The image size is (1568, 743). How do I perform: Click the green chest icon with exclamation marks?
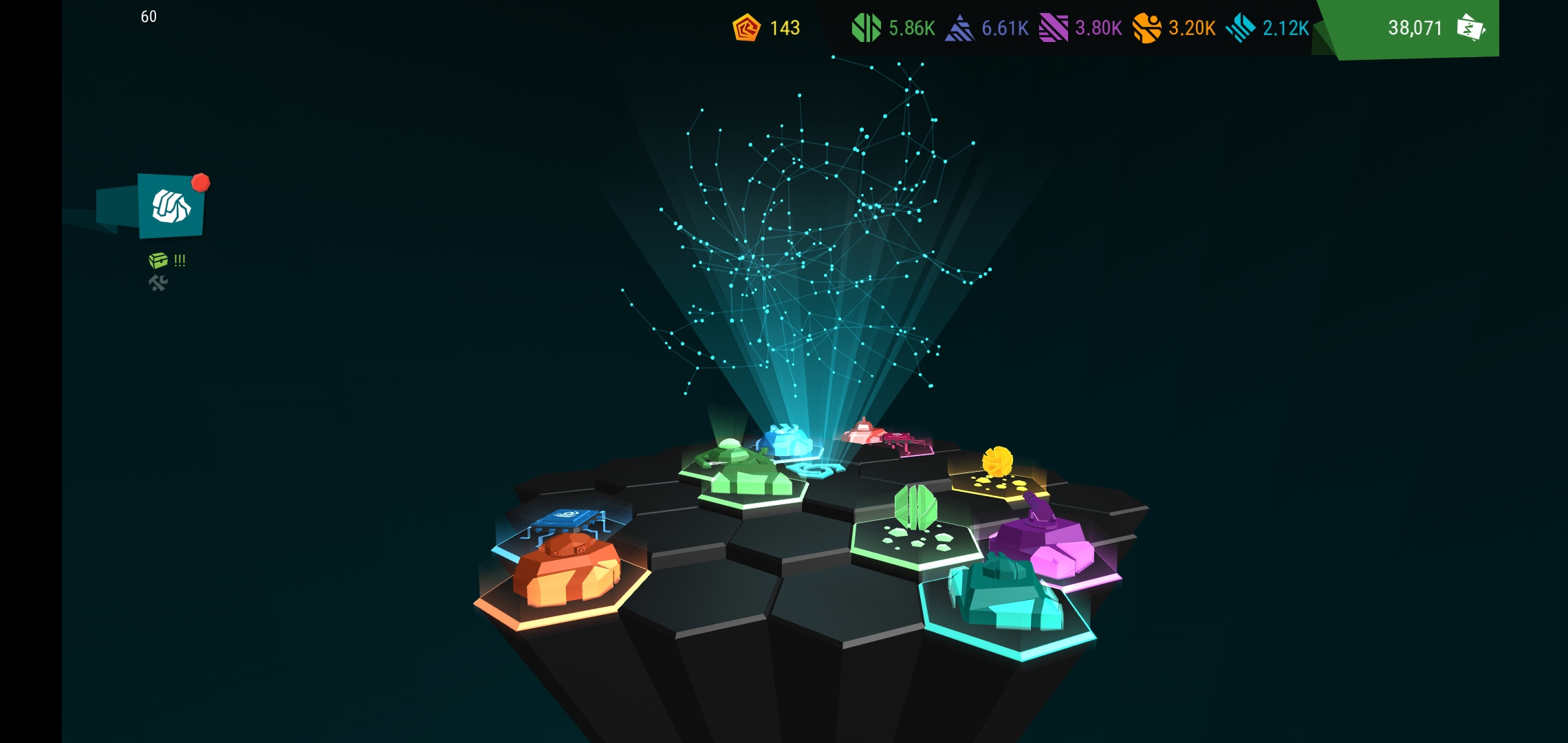point(159,260)
